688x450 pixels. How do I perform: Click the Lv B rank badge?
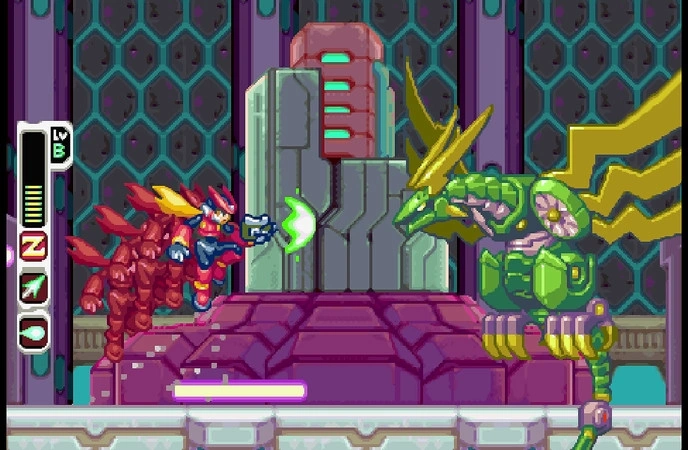pos(58,144)
